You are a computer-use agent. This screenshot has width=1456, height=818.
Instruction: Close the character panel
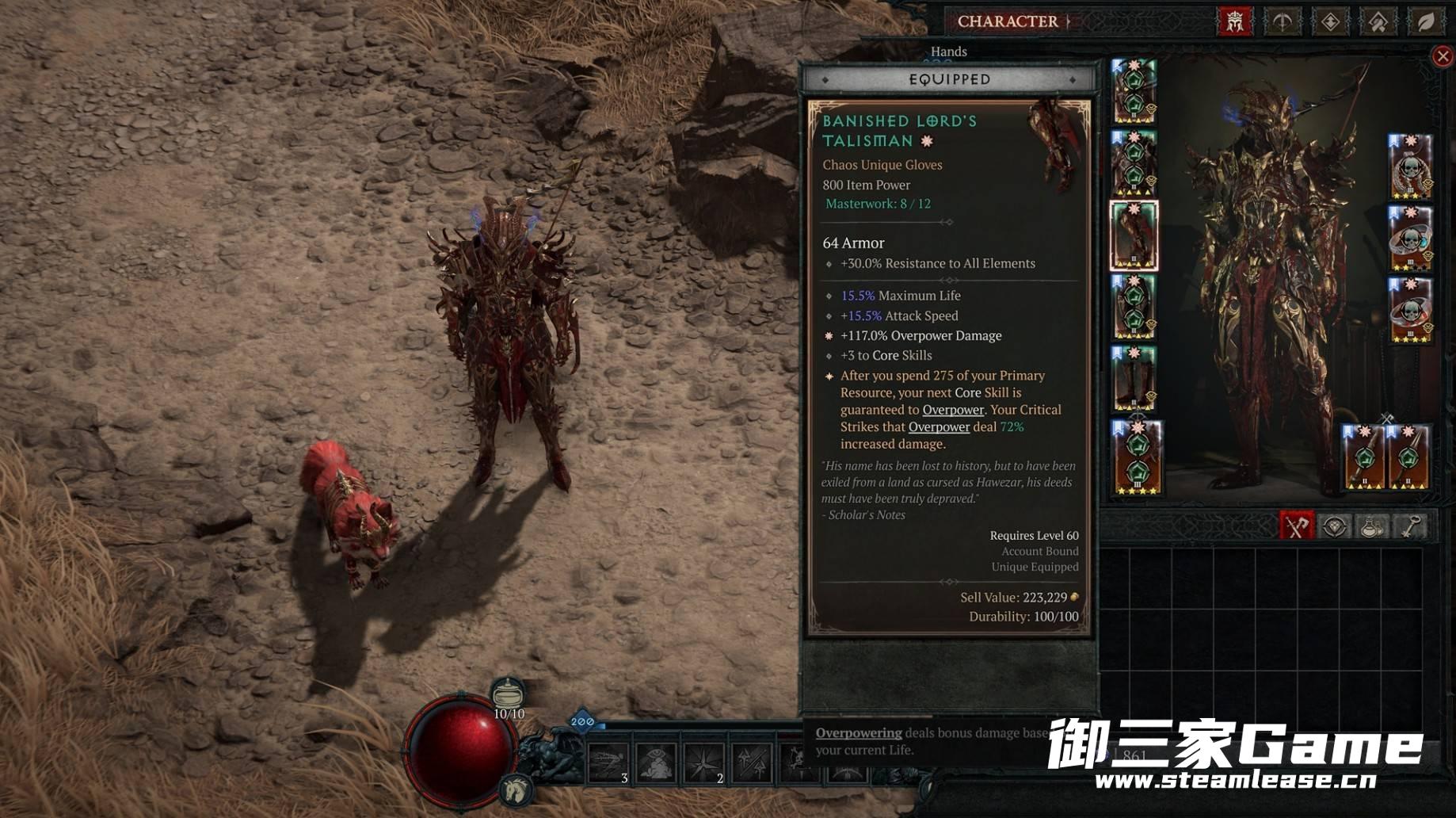click(1443, 56)
